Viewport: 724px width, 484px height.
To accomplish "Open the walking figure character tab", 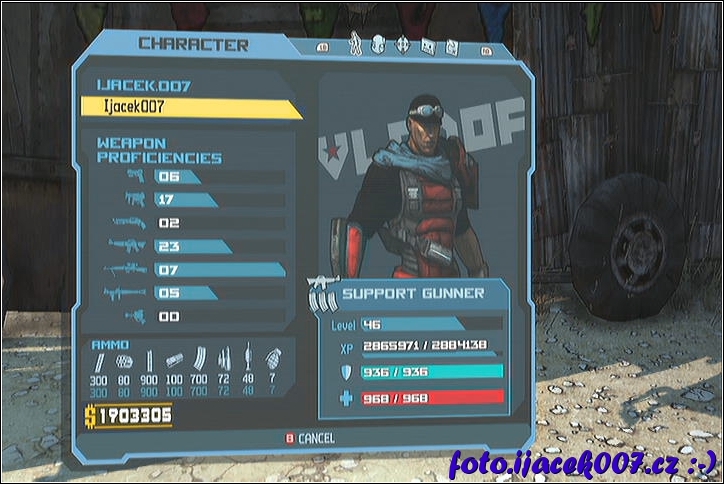I will click(355, 45).
